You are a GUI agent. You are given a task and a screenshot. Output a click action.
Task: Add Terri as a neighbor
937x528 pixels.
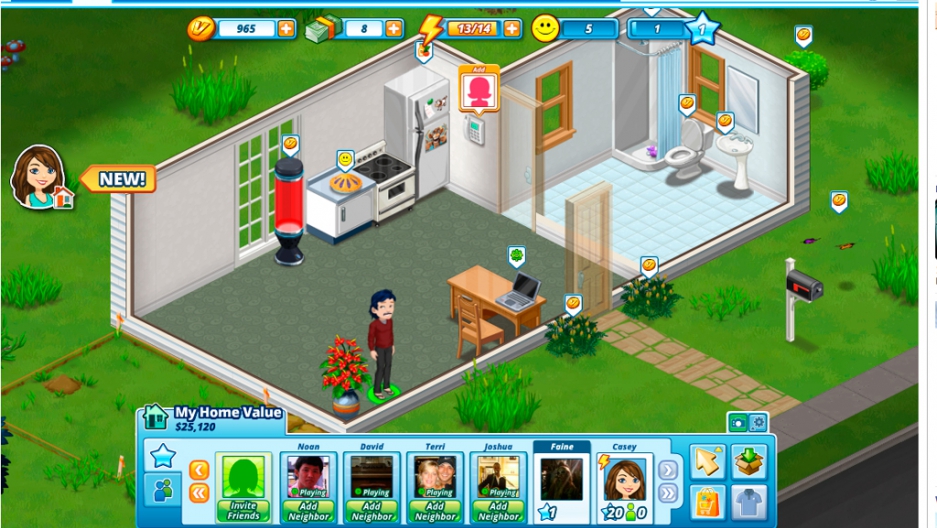(436, 510)
